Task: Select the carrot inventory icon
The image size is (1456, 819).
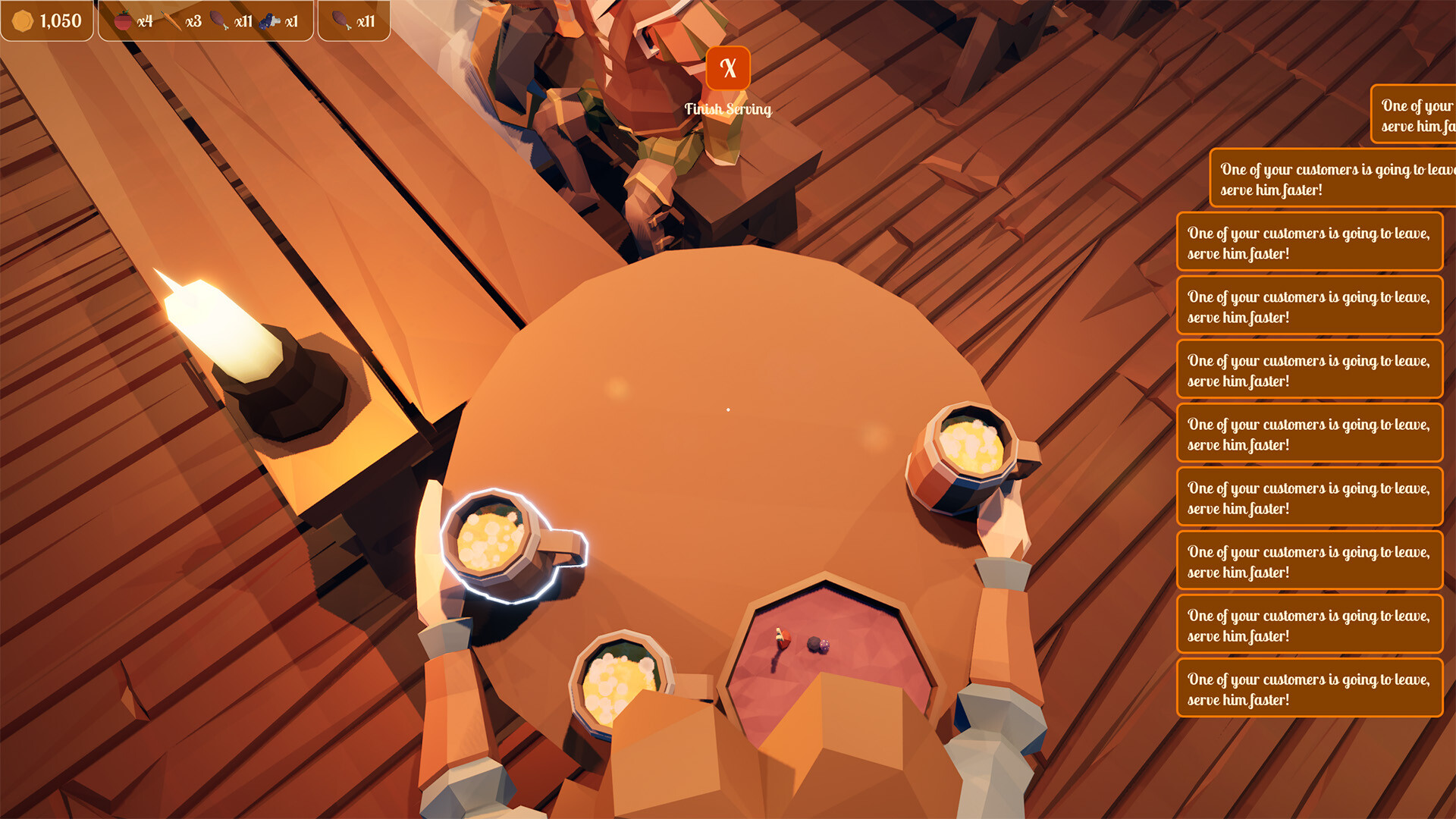Action: tap(171, 20)
